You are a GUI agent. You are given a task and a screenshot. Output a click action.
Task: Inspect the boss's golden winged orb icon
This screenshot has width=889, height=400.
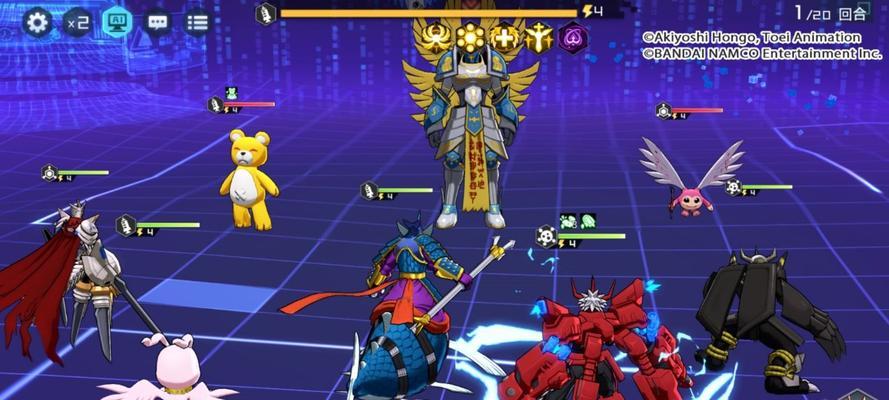tap(436, 39)
